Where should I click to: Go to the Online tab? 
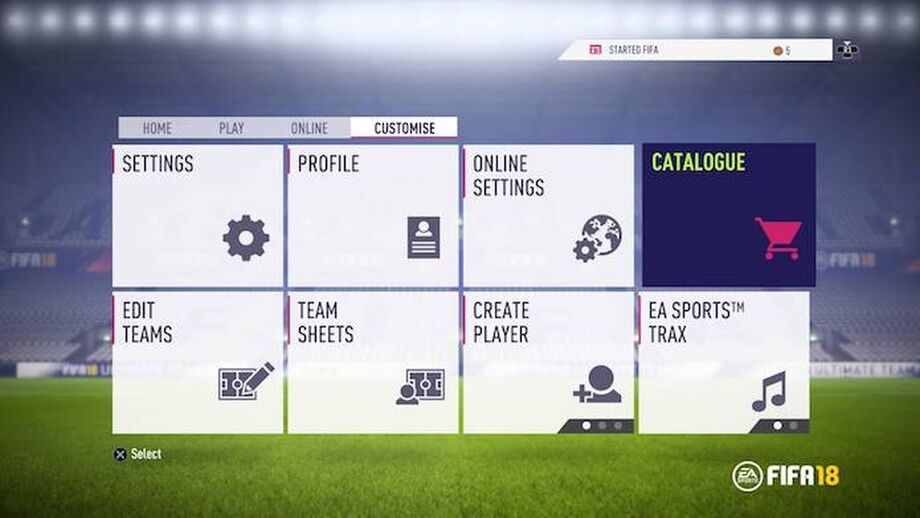[x=309, y=128]
